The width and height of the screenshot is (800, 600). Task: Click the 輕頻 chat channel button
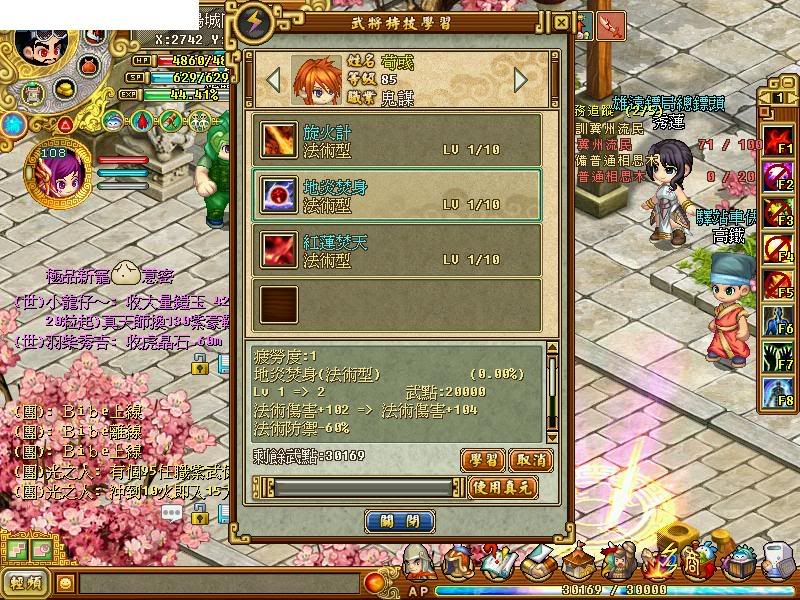pyautogui.click(x=26, y=583)
